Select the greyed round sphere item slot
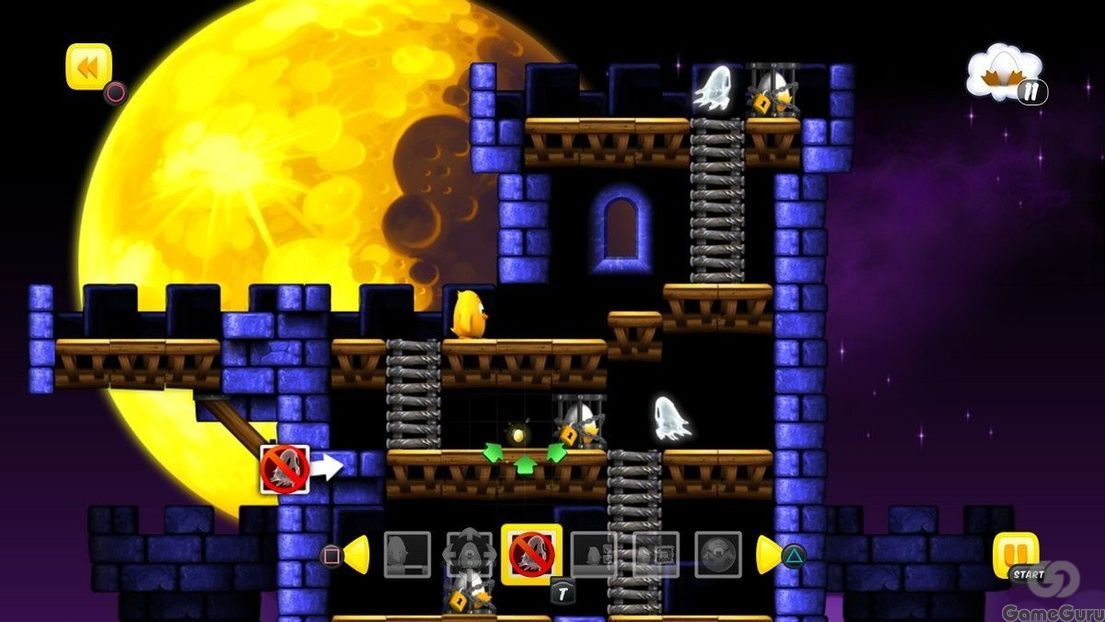The height and width of the screenshot is (622, 1105). [x=718, y=554]
